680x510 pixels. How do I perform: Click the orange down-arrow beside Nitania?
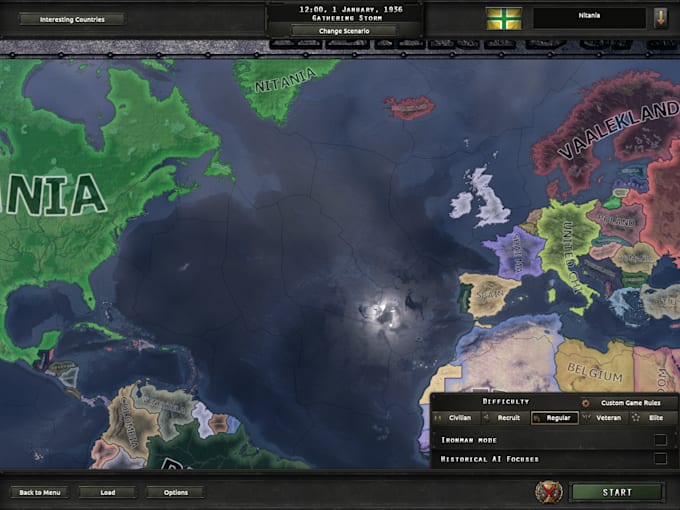click(x=661, y=18)
